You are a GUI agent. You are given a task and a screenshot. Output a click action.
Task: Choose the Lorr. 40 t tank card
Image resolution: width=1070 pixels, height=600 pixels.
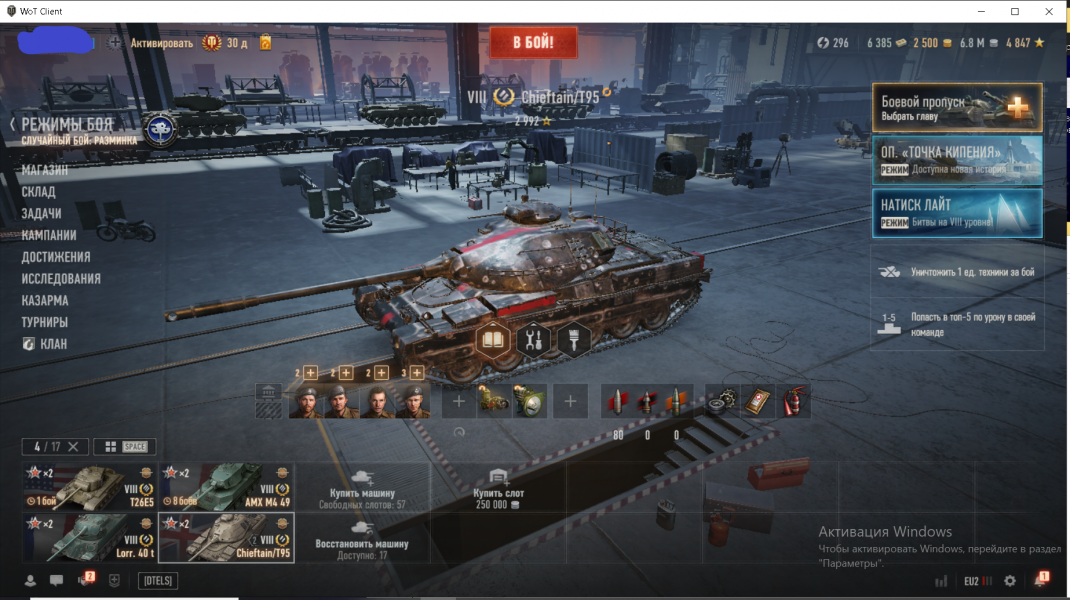pyautogui.click(x=89, y=537)
